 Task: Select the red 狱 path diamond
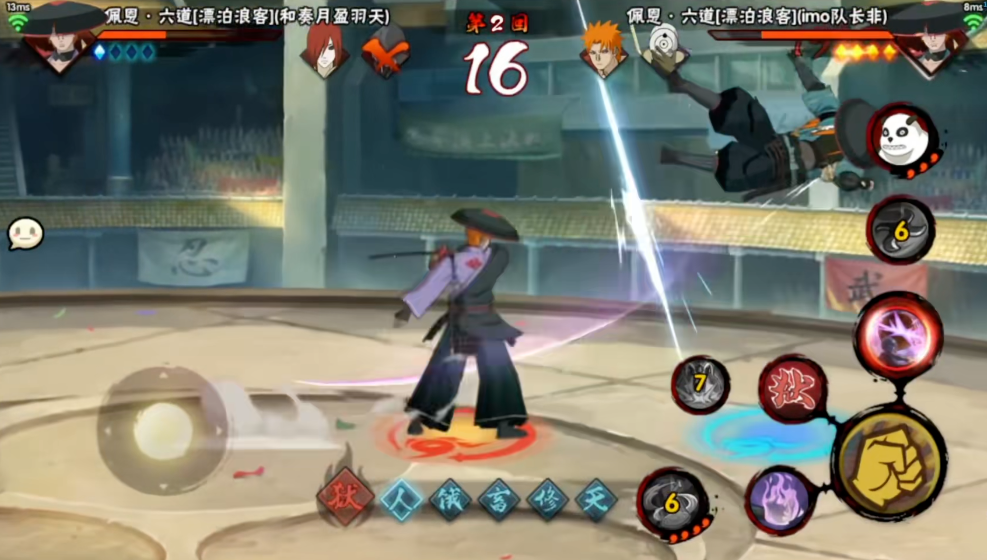point(346,497)
